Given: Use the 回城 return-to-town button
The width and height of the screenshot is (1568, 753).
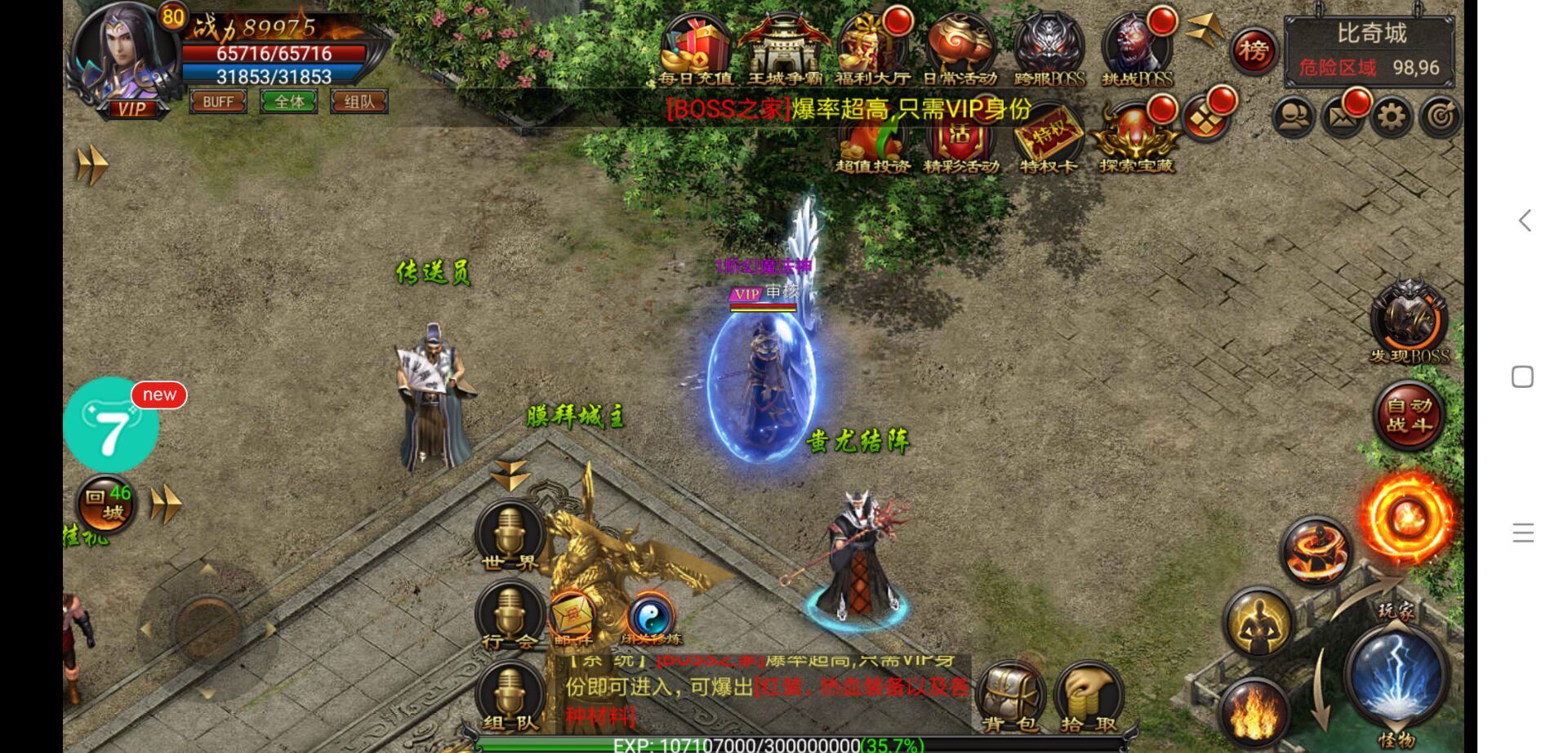Looking at the screenshot, I should coord(106,504).
